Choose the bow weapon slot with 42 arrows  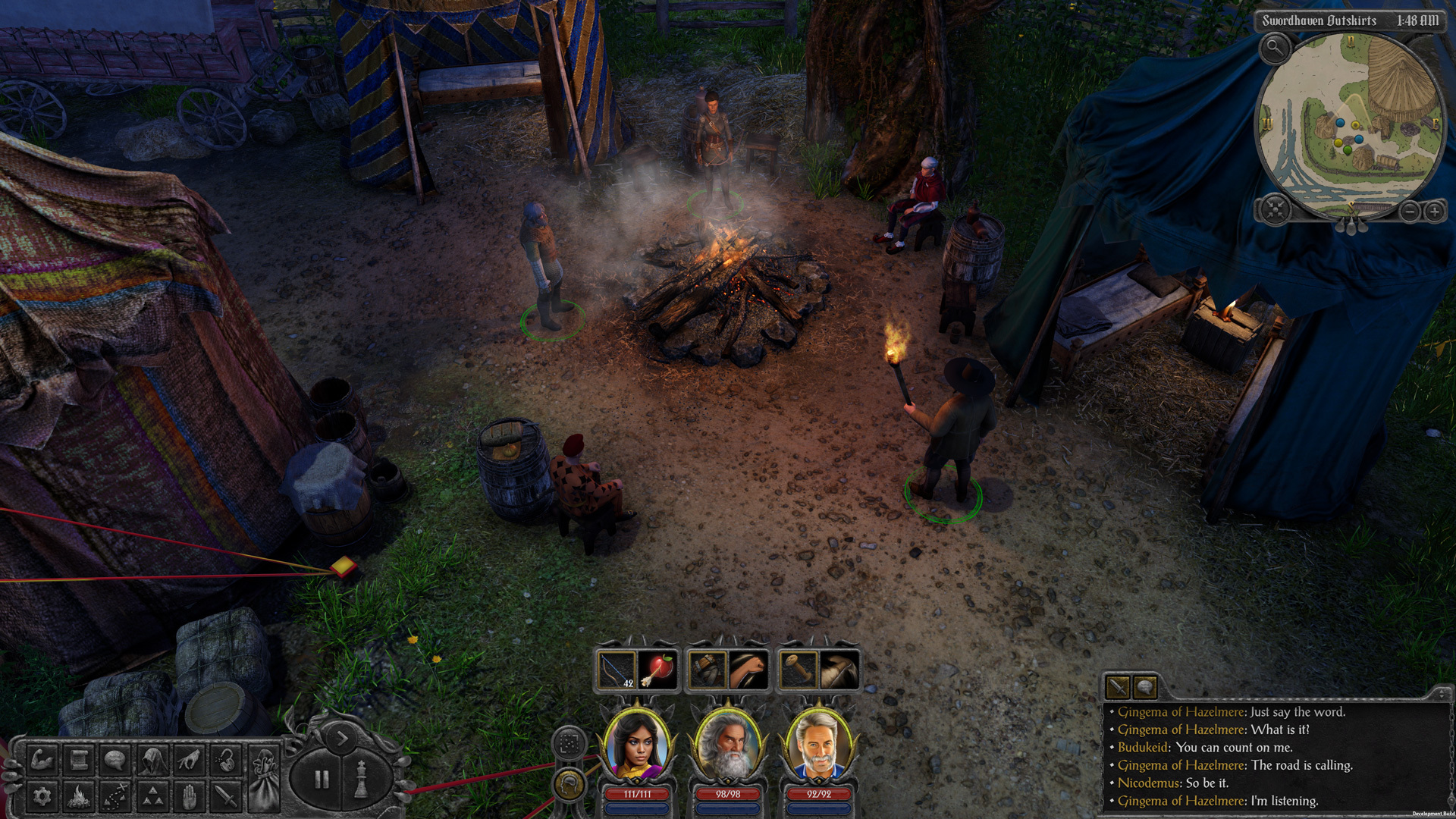coord(617,670)
